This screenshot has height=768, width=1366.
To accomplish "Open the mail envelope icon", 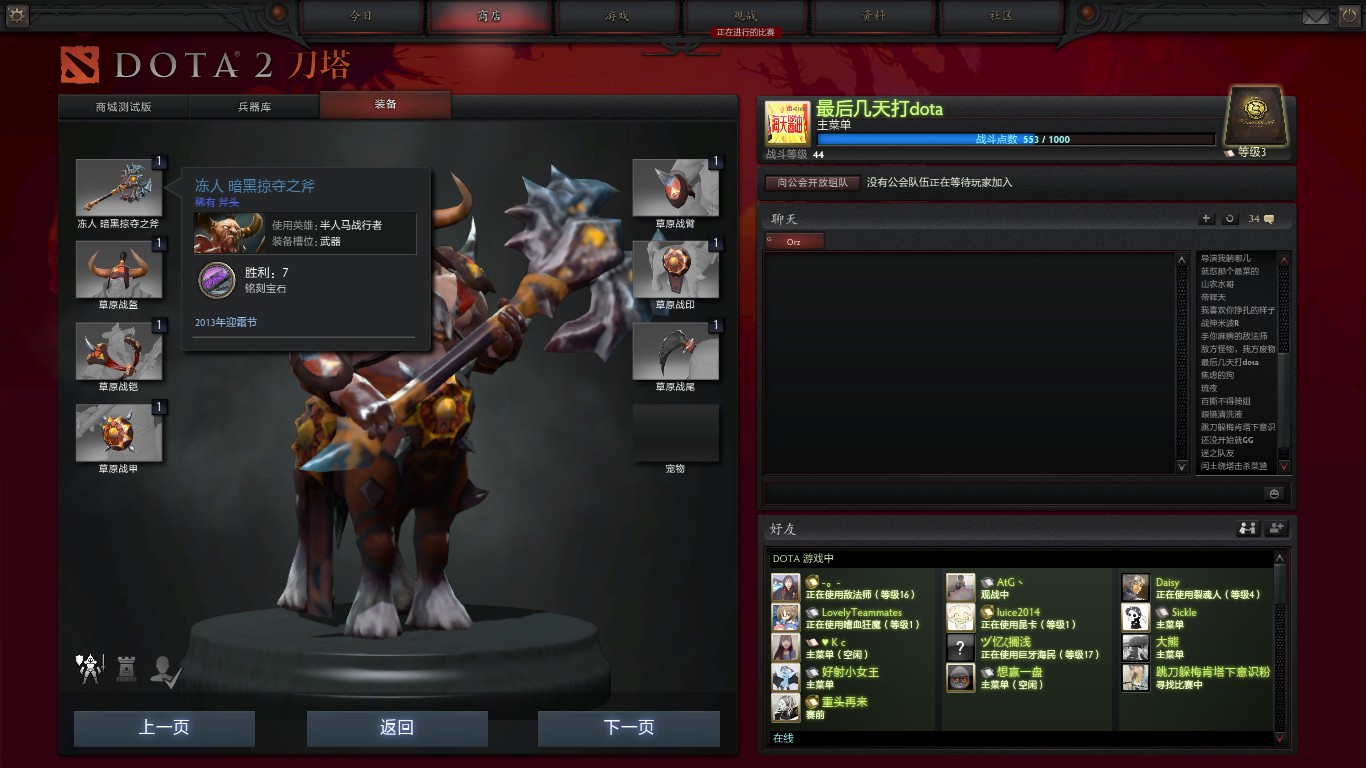I will pyautogui.click(x=1316, y=16).
